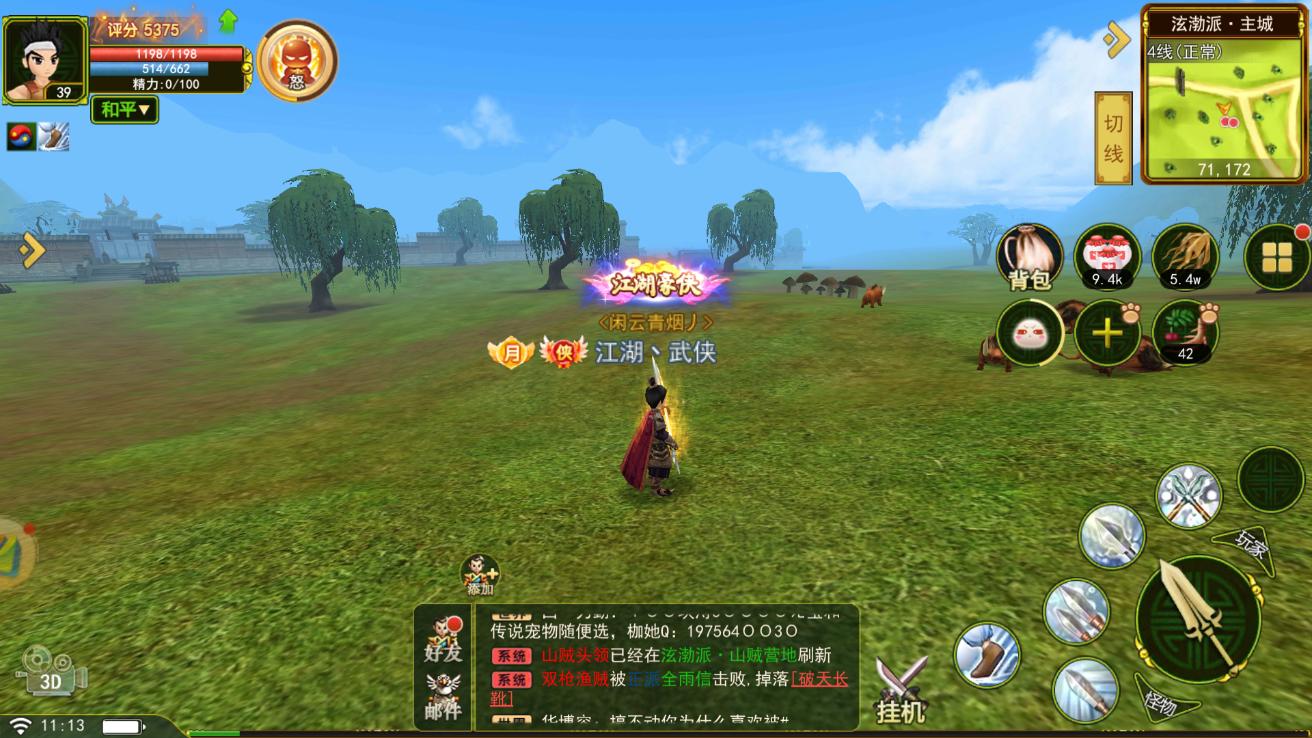Click the 切线 switch-line button

[1113, 138]
